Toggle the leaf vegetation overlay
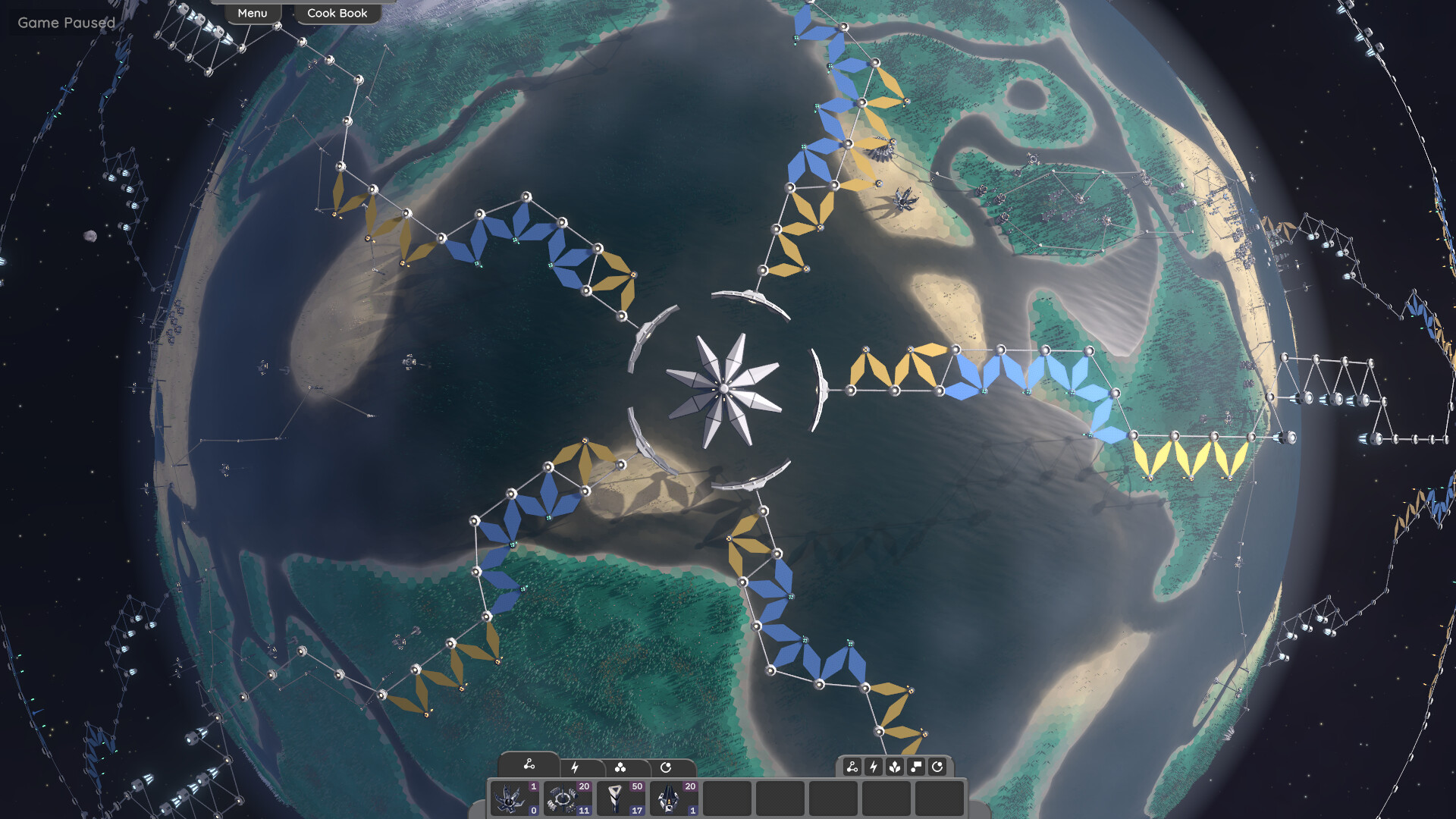The height and width of the screenshot is (819, 1456). [895, 767]
